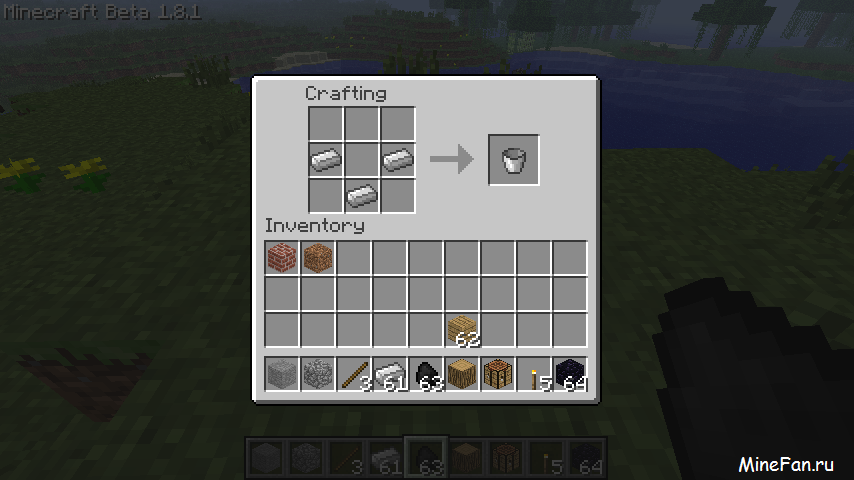Screen dimensions: 854x480
Task: Click the iron ingot in the middle-left crafting slot
Action: [325, 159]
